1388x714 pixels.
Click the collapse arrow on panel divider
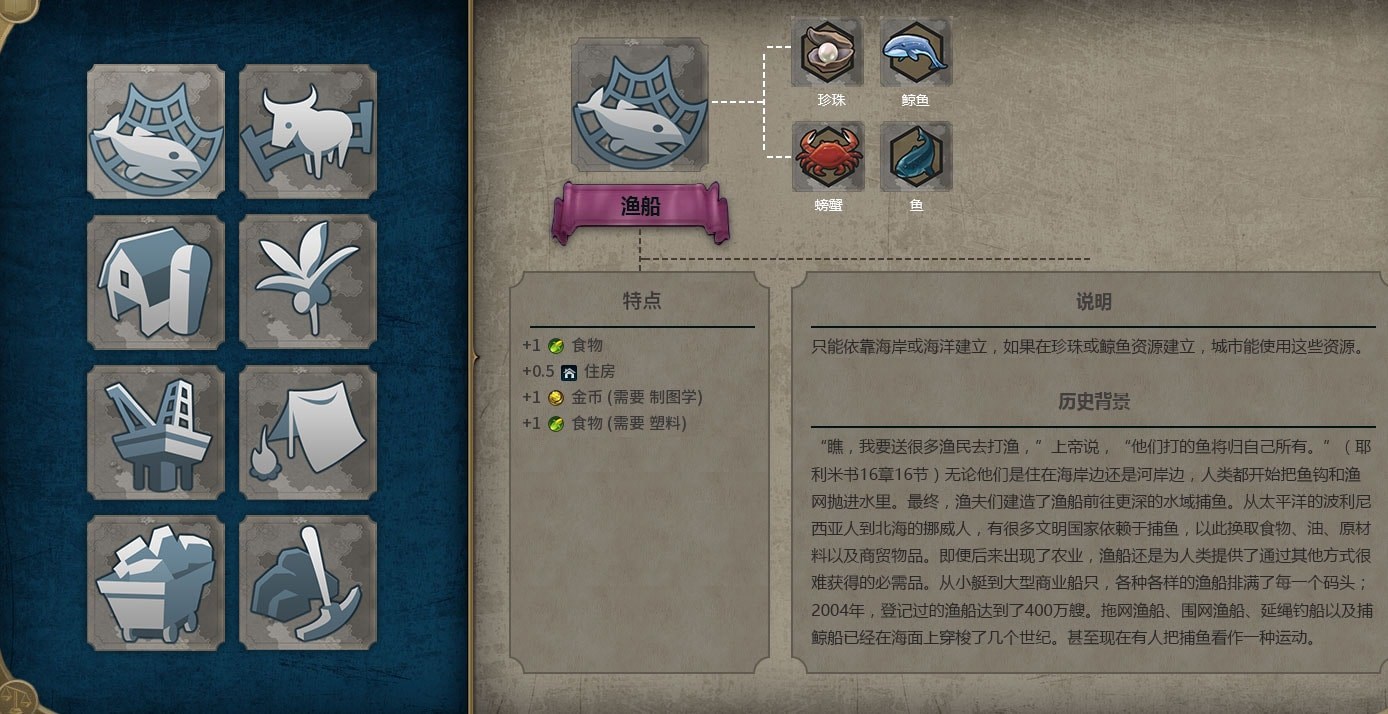point(475,356)
